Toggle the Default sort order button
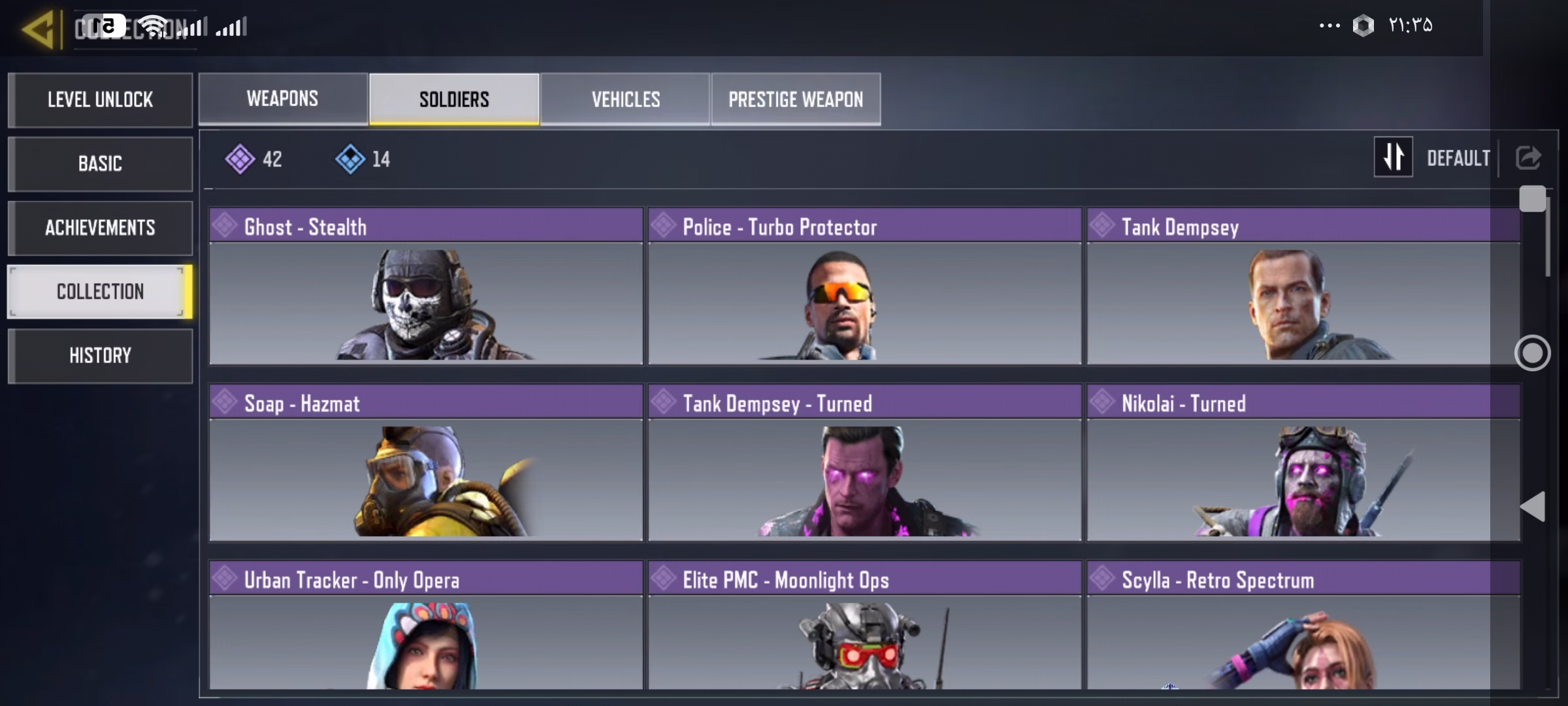Screen dimensions: 1568x706 [1394, 157]
